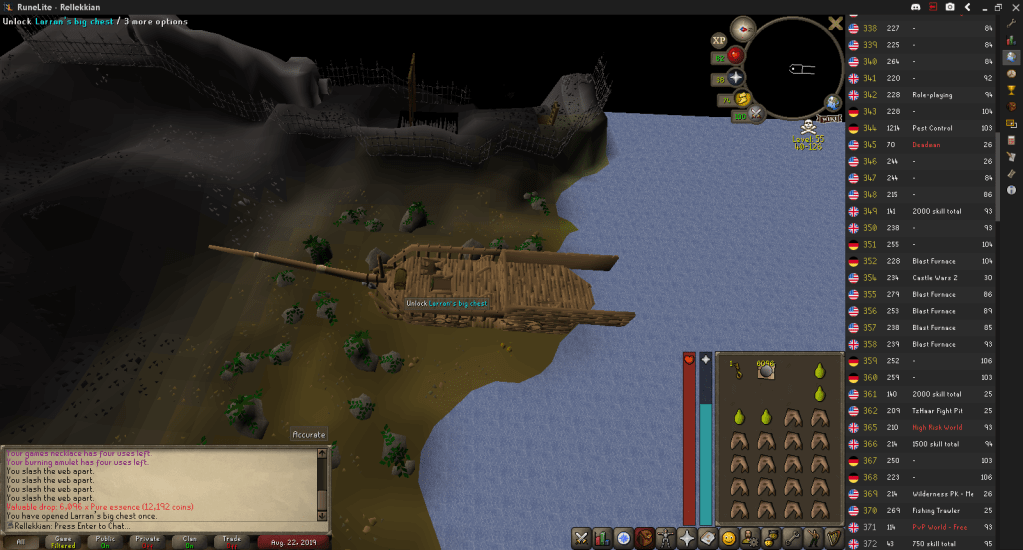
Task: Open the Combat Options tab
Action: tap(581, 538)
